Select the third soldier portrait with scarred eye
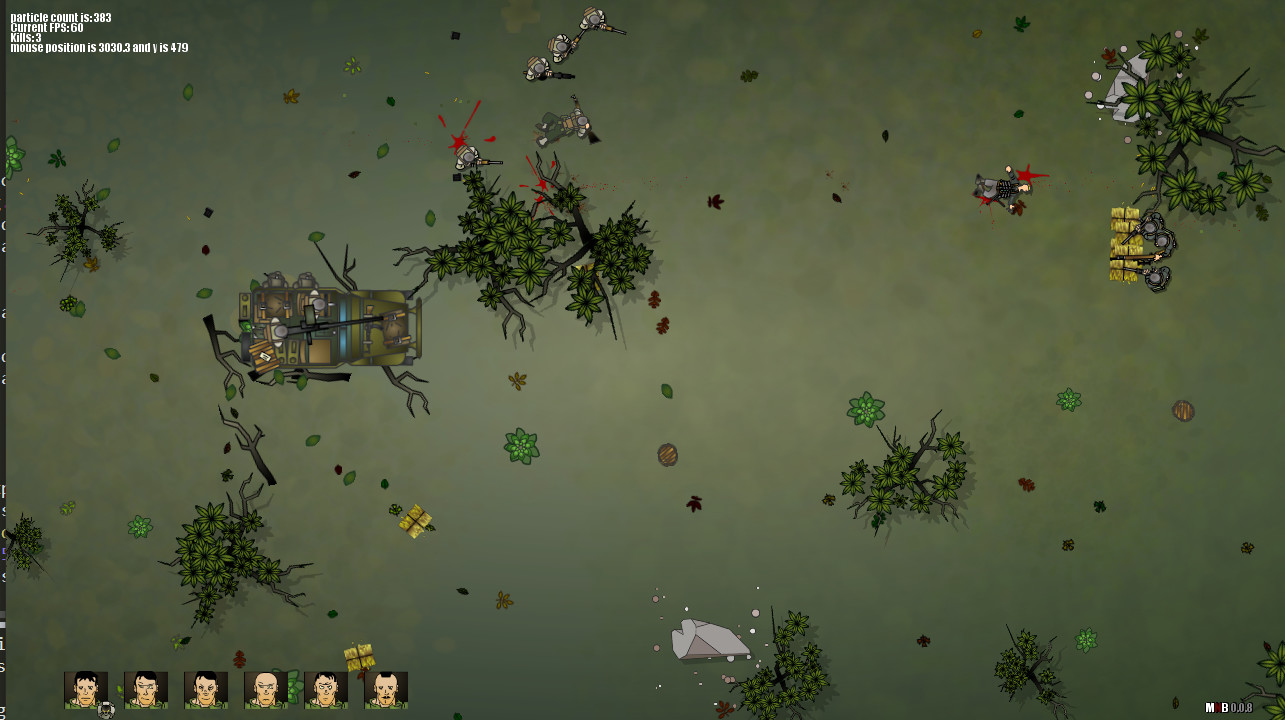 (203, 690)
